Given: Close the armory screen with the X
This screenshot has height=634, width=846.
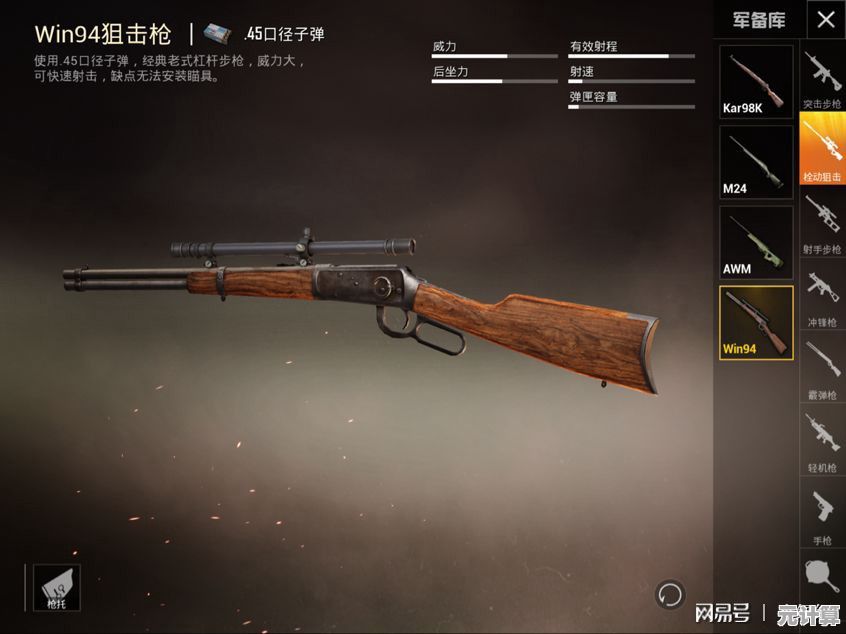Looking at the screenshot, I should (x=825, y=19).
